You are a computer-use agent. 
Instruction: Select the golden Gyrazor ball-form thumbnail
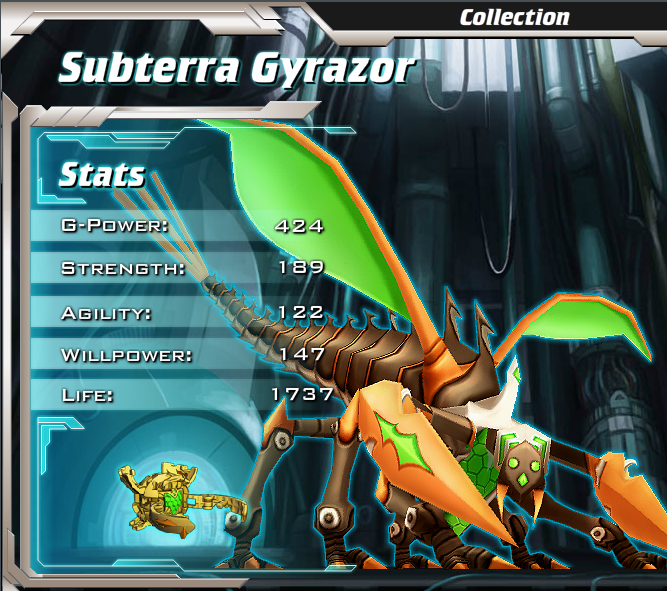click(x=161, y=498)
